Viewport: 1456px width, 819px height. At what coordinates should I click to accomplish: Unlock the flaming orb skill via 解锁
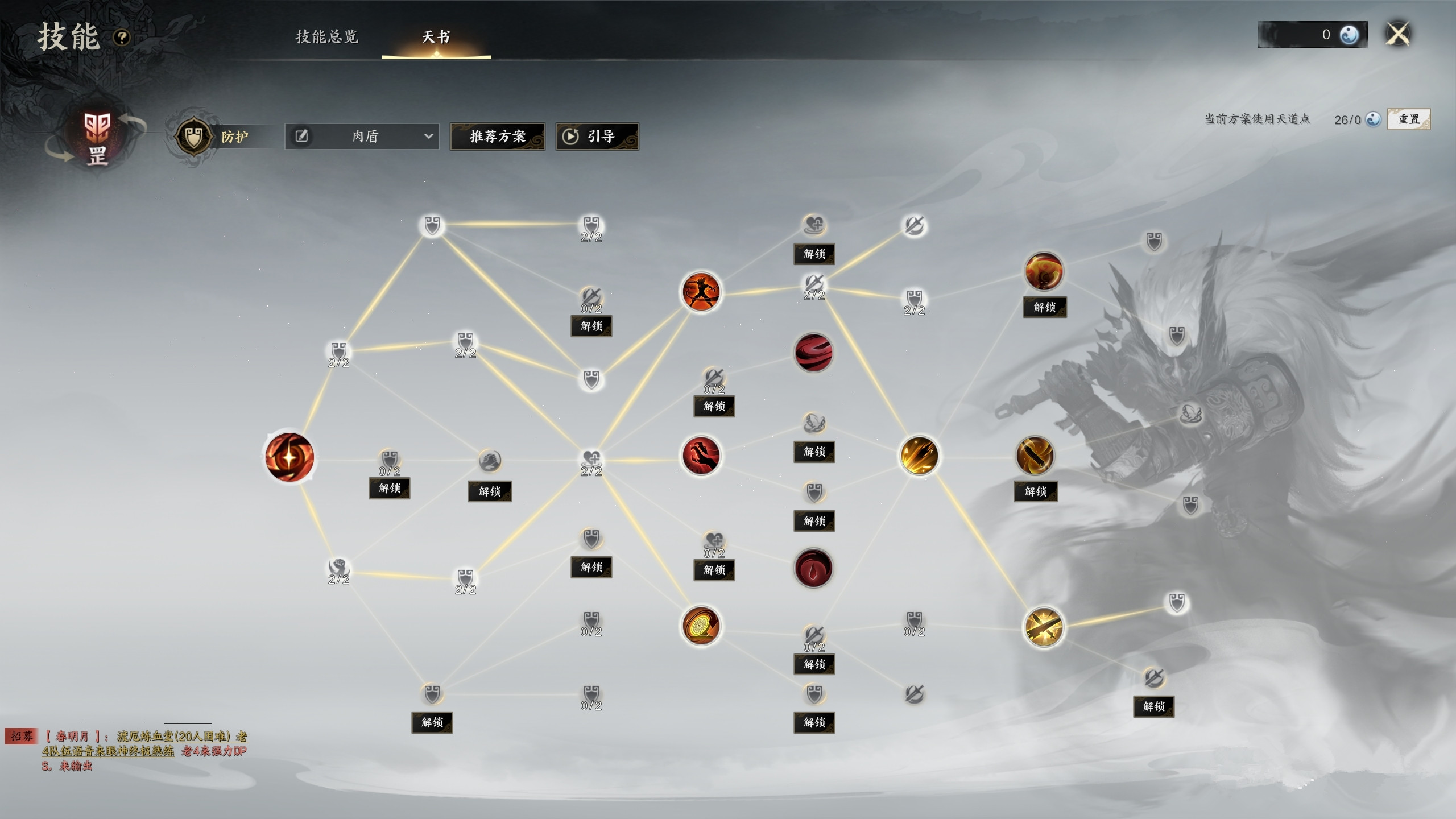click(1044, 307)
